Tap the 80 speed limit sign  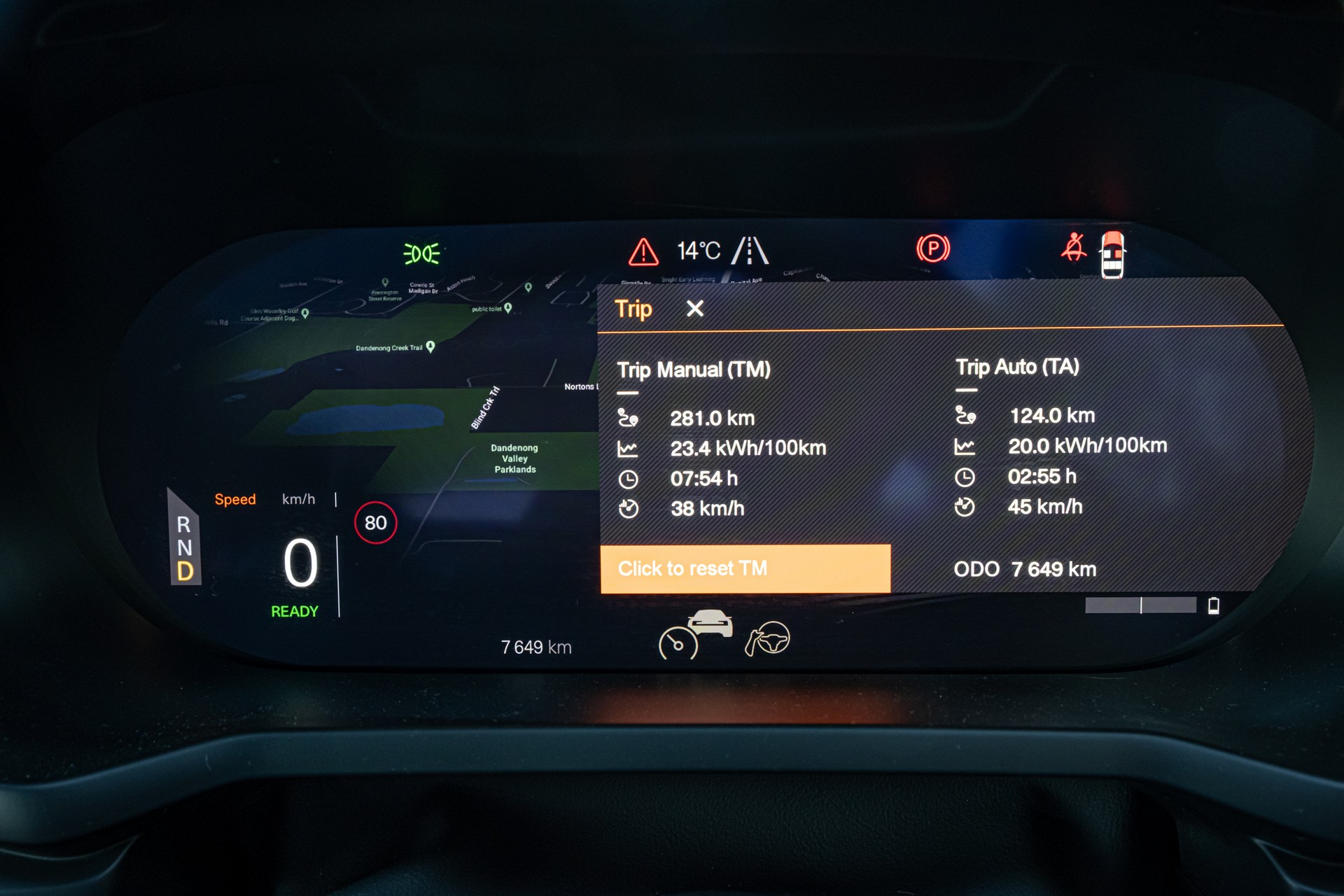coord(376,523)
